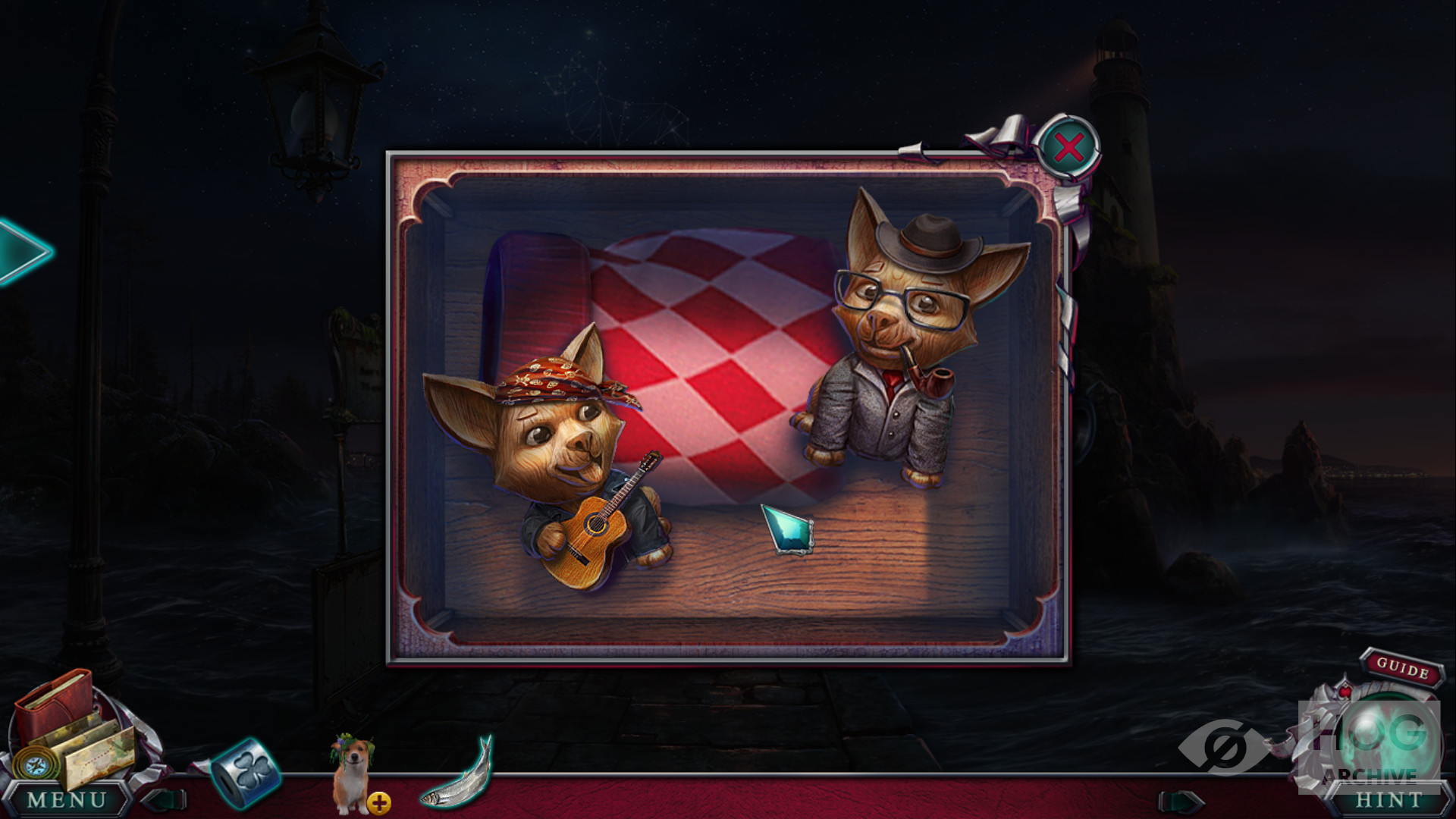Screen dimensions: 1456x819
Task: Close the zoomed puppet box popup
Action: click(x=1068, y=147)
